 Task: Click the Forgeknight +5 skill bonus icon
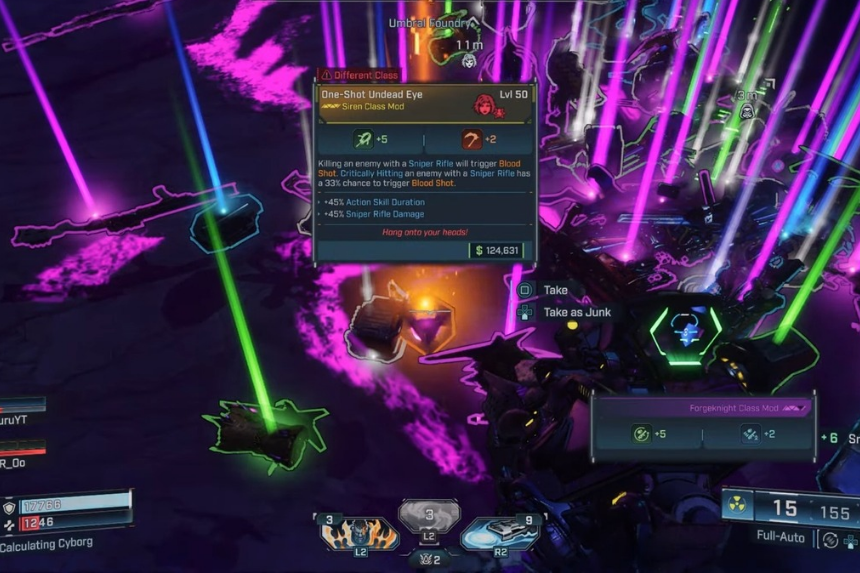[x=641, y=434]
